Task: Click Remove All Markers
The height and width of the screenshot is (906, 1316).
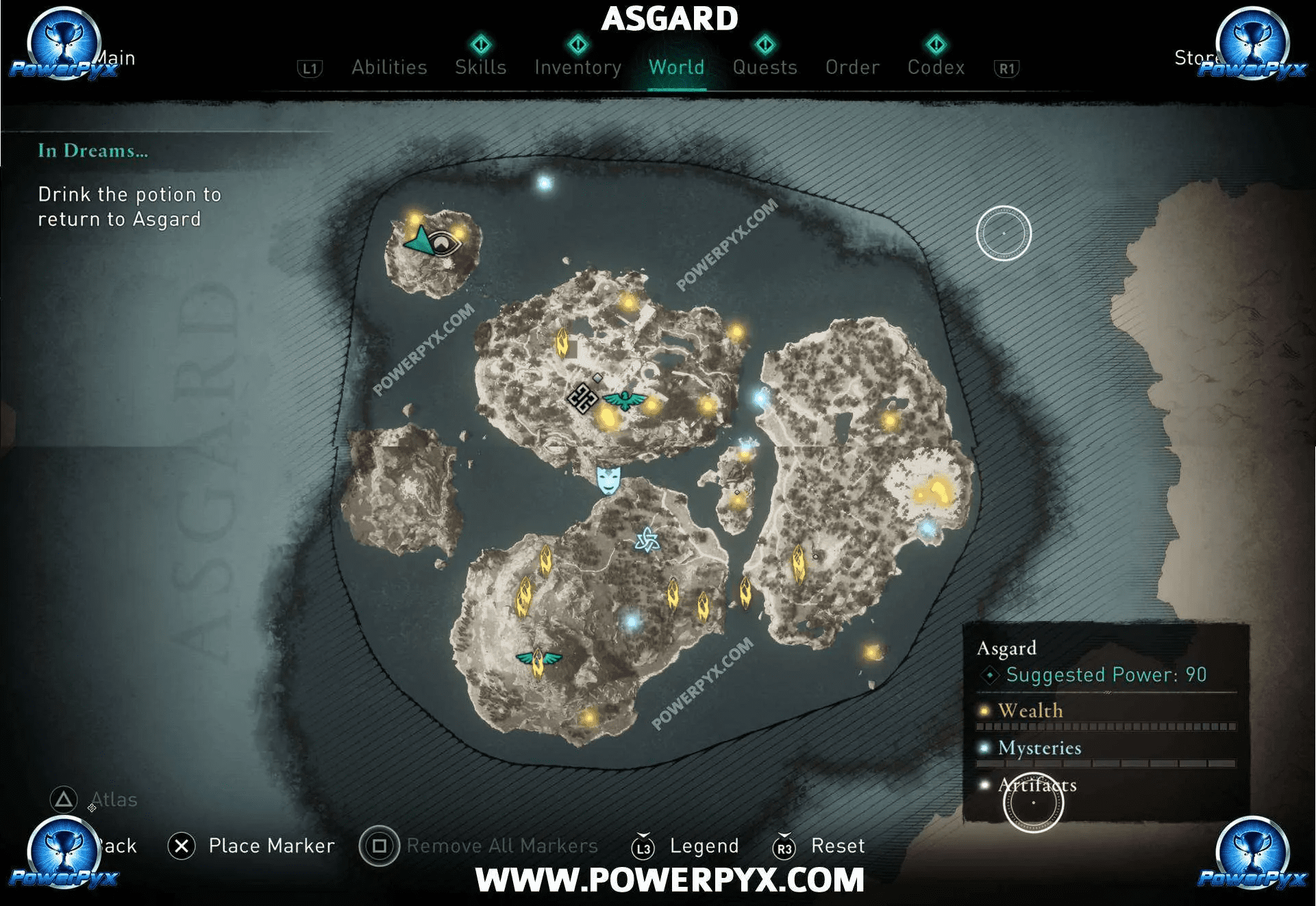Action: (x=501, y=846)
